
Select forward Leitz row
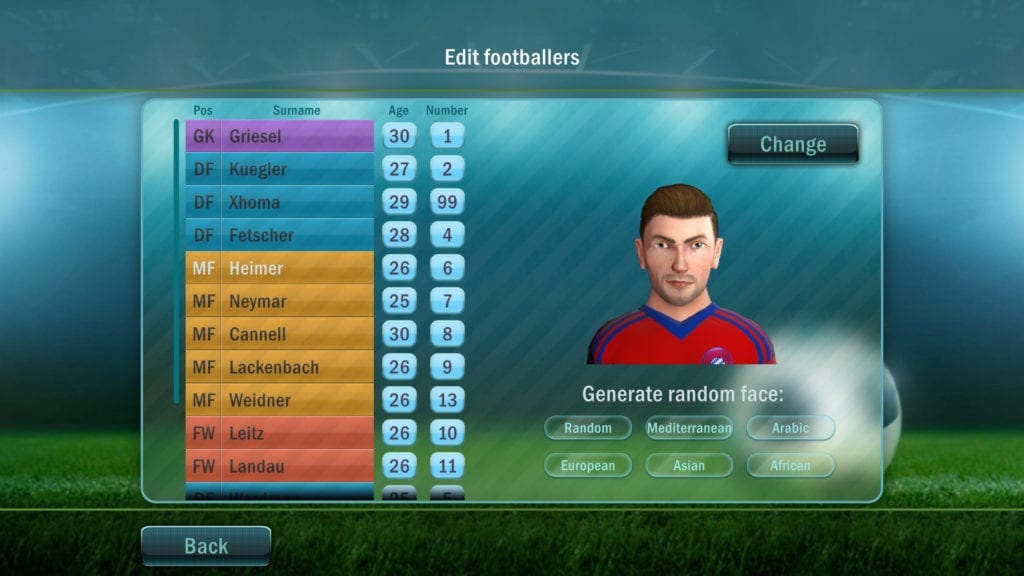[x=280, y=433]
